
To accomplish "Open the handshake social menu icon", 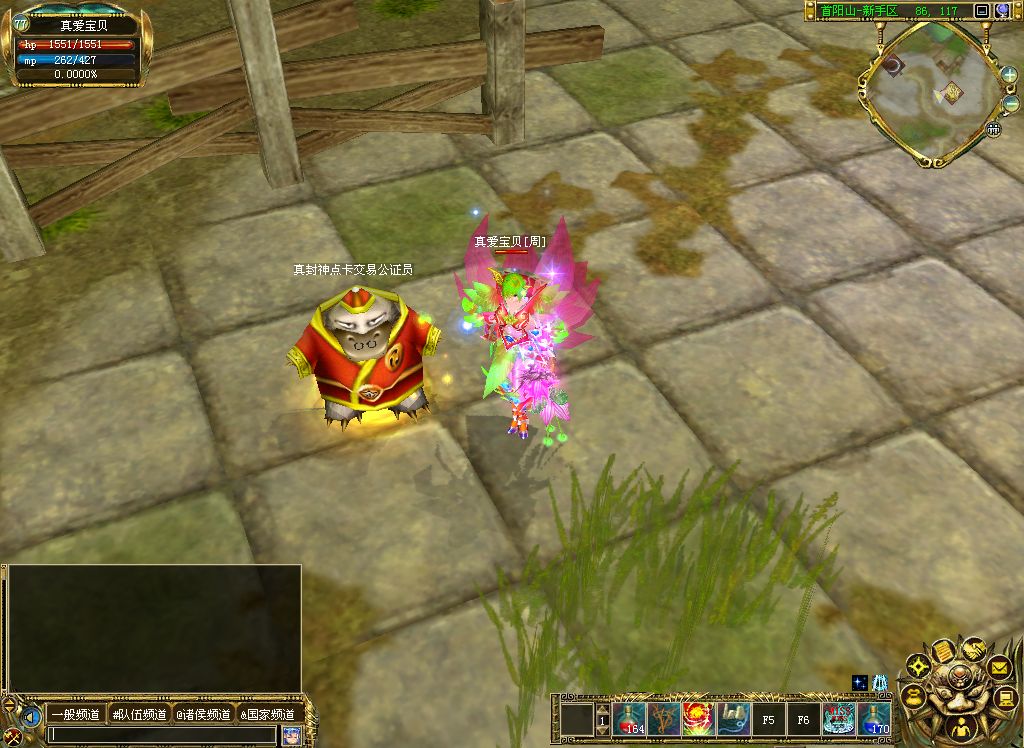I will [x=972, y=650].
